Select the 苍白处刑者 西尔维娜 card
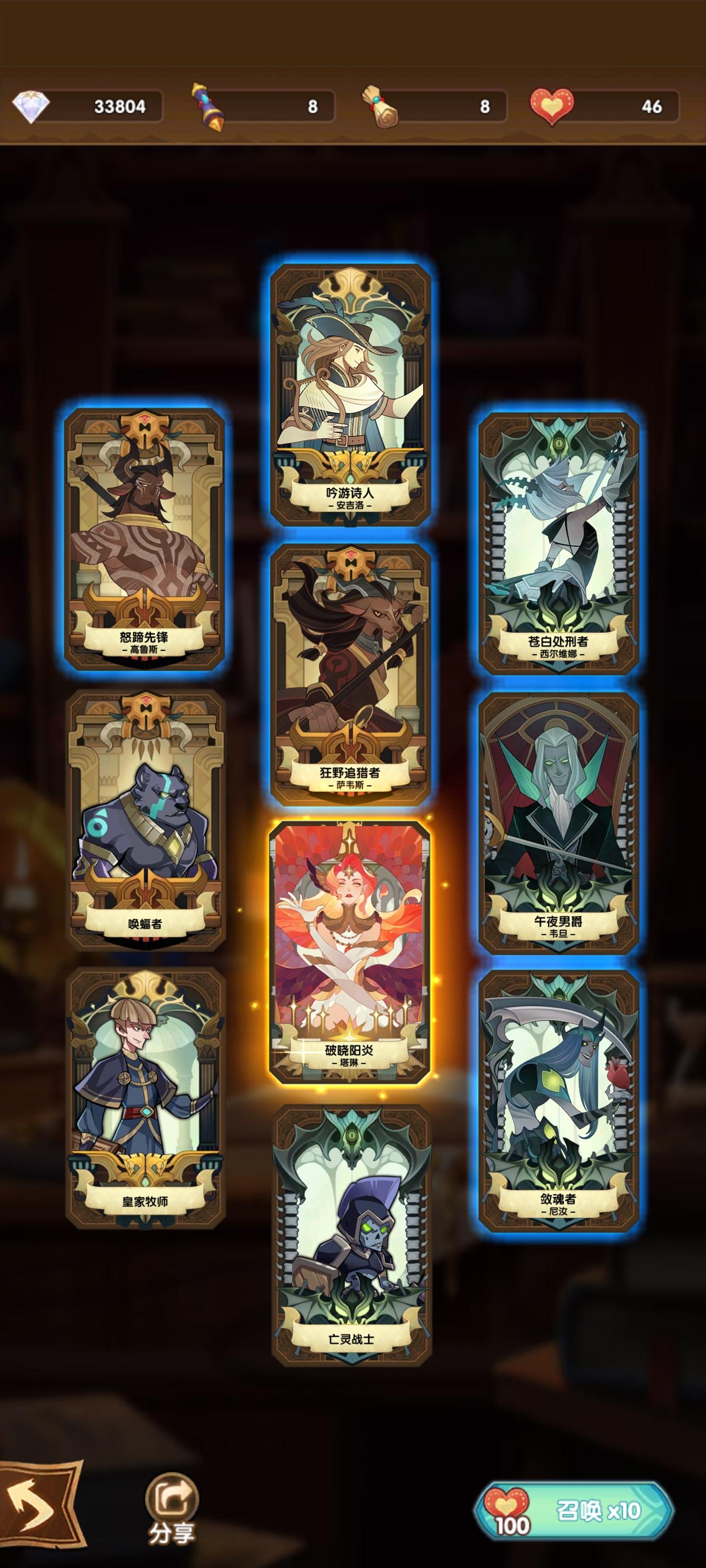Image resolution: width=706 pixels, height=1568 pixels. point(559,542)
